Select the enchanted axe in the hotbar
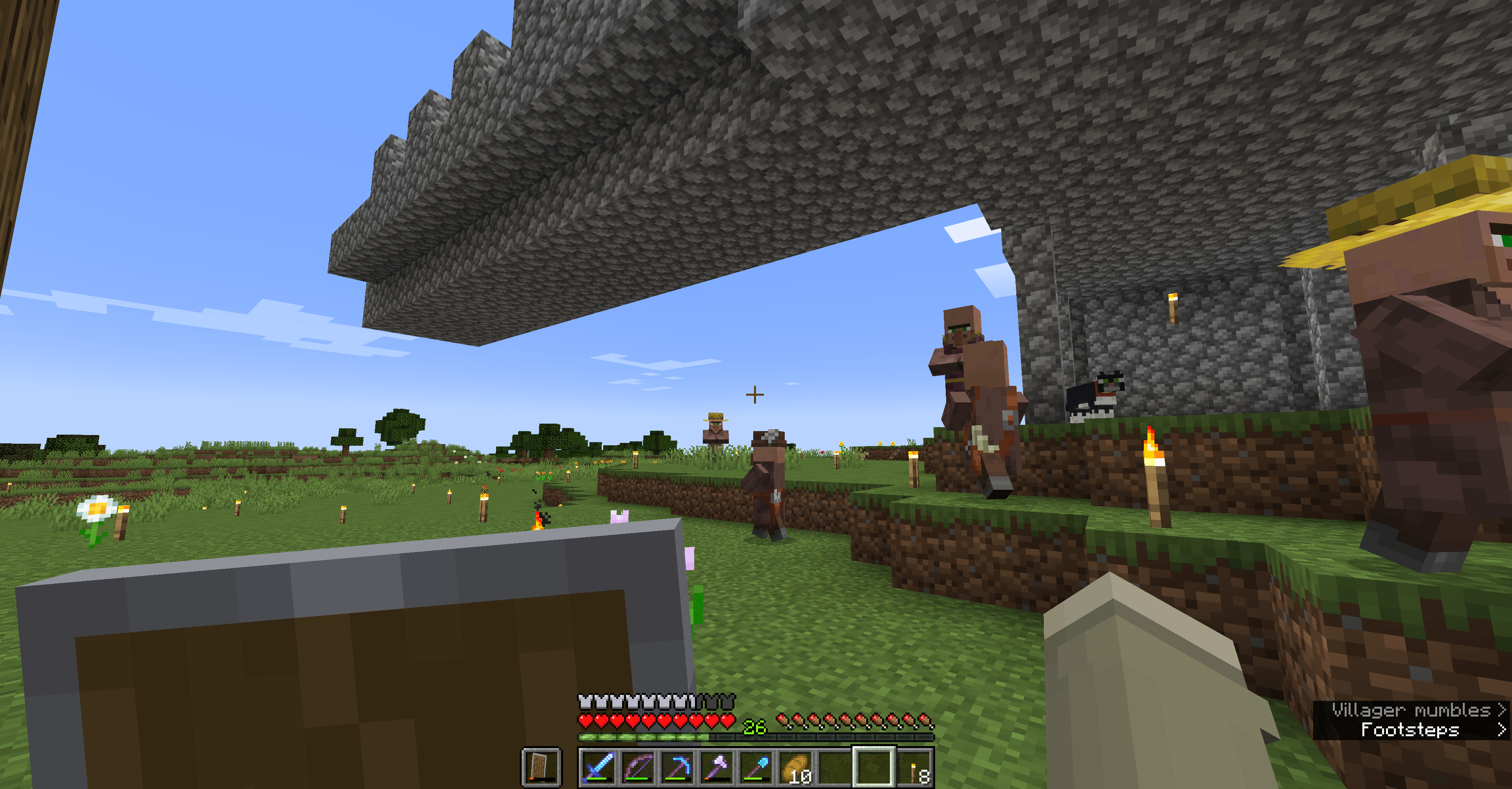Screen dimensions: 1512x789 point(717,767)
